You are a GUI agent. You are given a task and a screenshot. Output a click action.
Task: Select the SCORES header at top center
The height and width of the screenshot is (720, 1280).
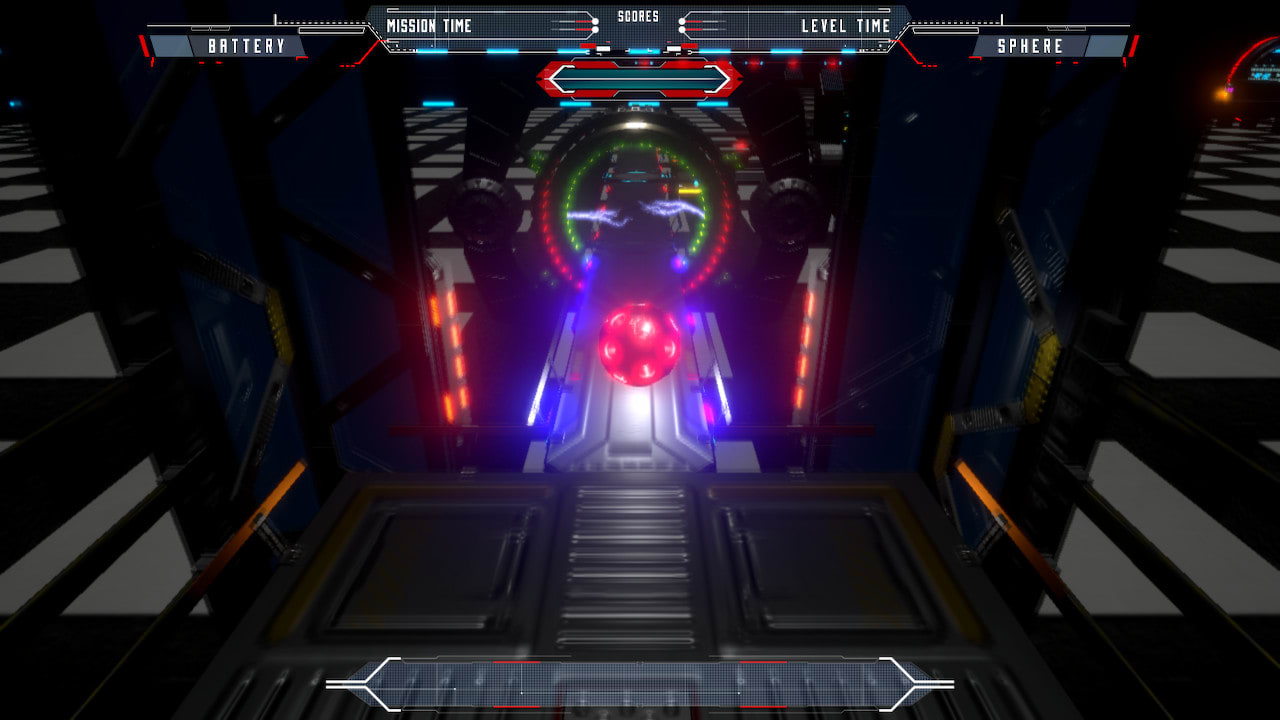tap(640, 15)
